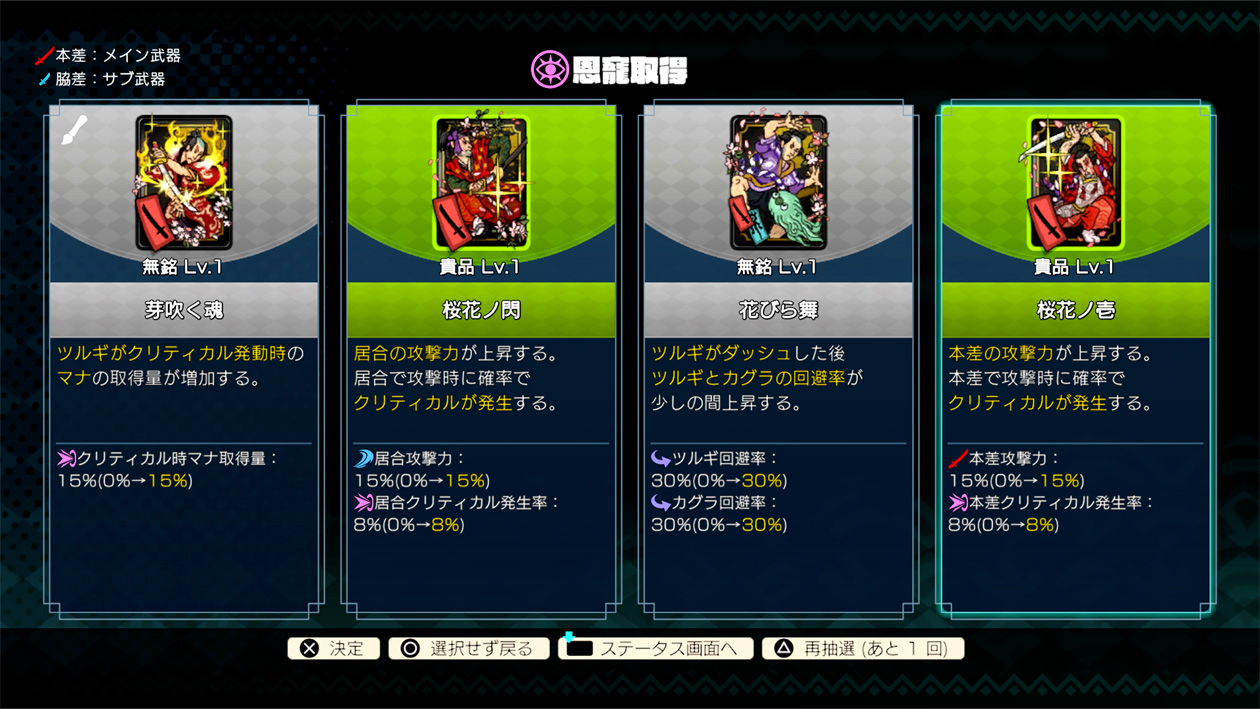
Task: Open the ステータス画面へ status screen
Action: point(655,648)
